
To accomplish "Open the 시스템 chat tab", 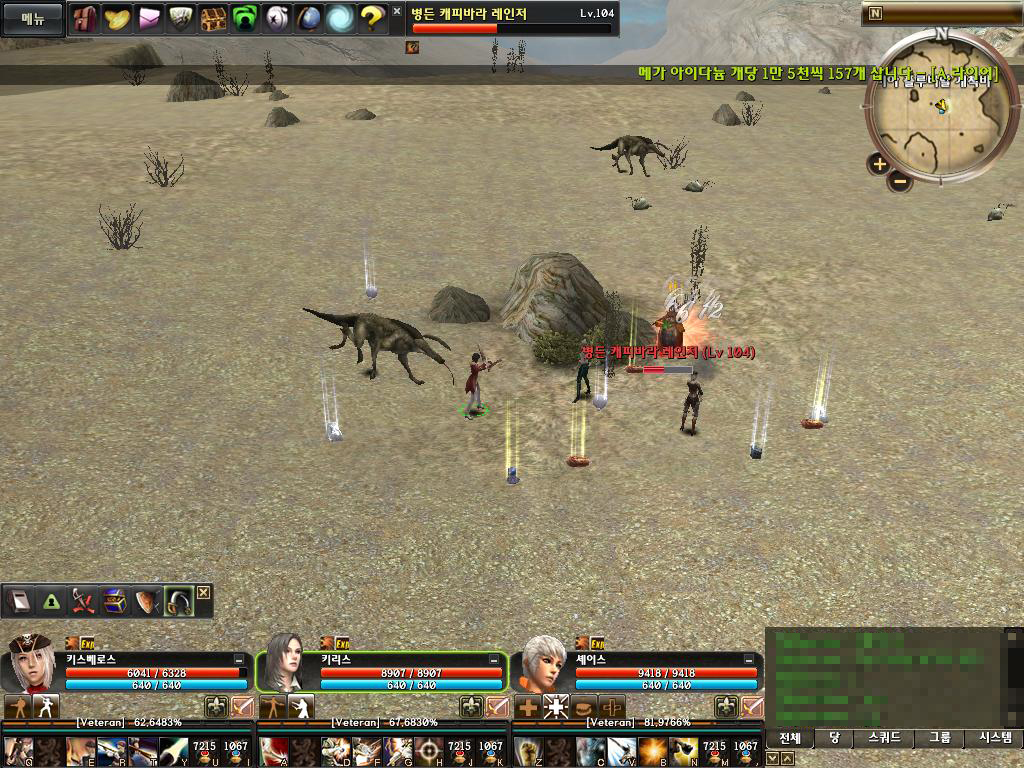I will click(x=993, y=739).
